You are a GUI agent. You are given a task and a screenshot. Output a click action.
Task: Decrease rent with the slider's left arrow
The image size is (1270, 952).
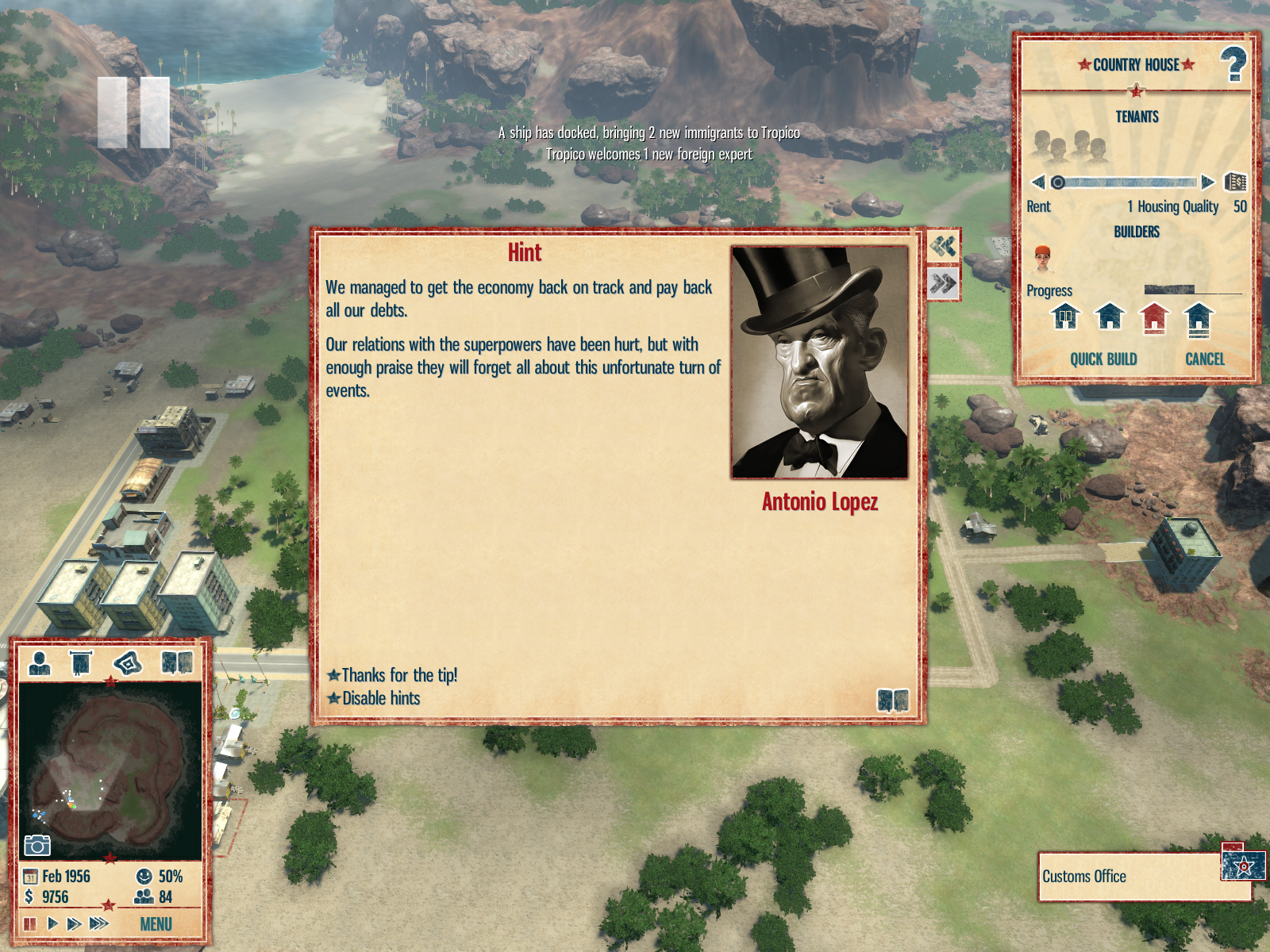pos(1037,182)
